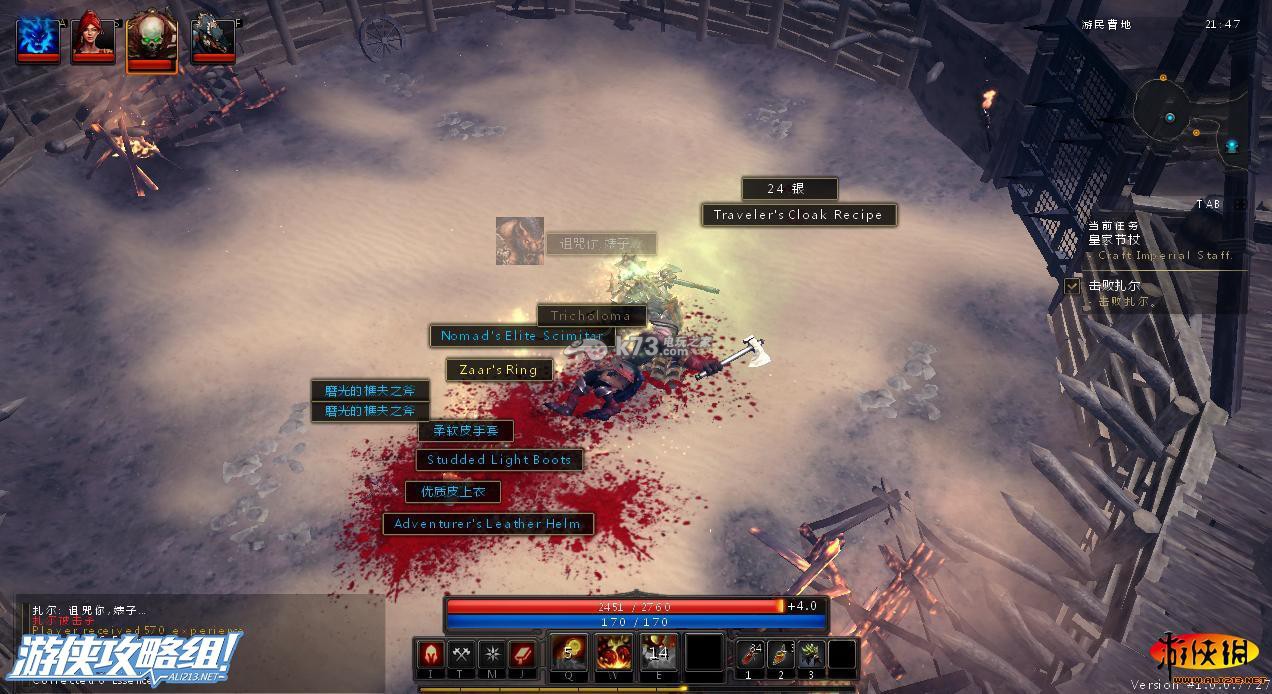Activate the E explosion skill
1272x694 pixels.
coord(658,653)
